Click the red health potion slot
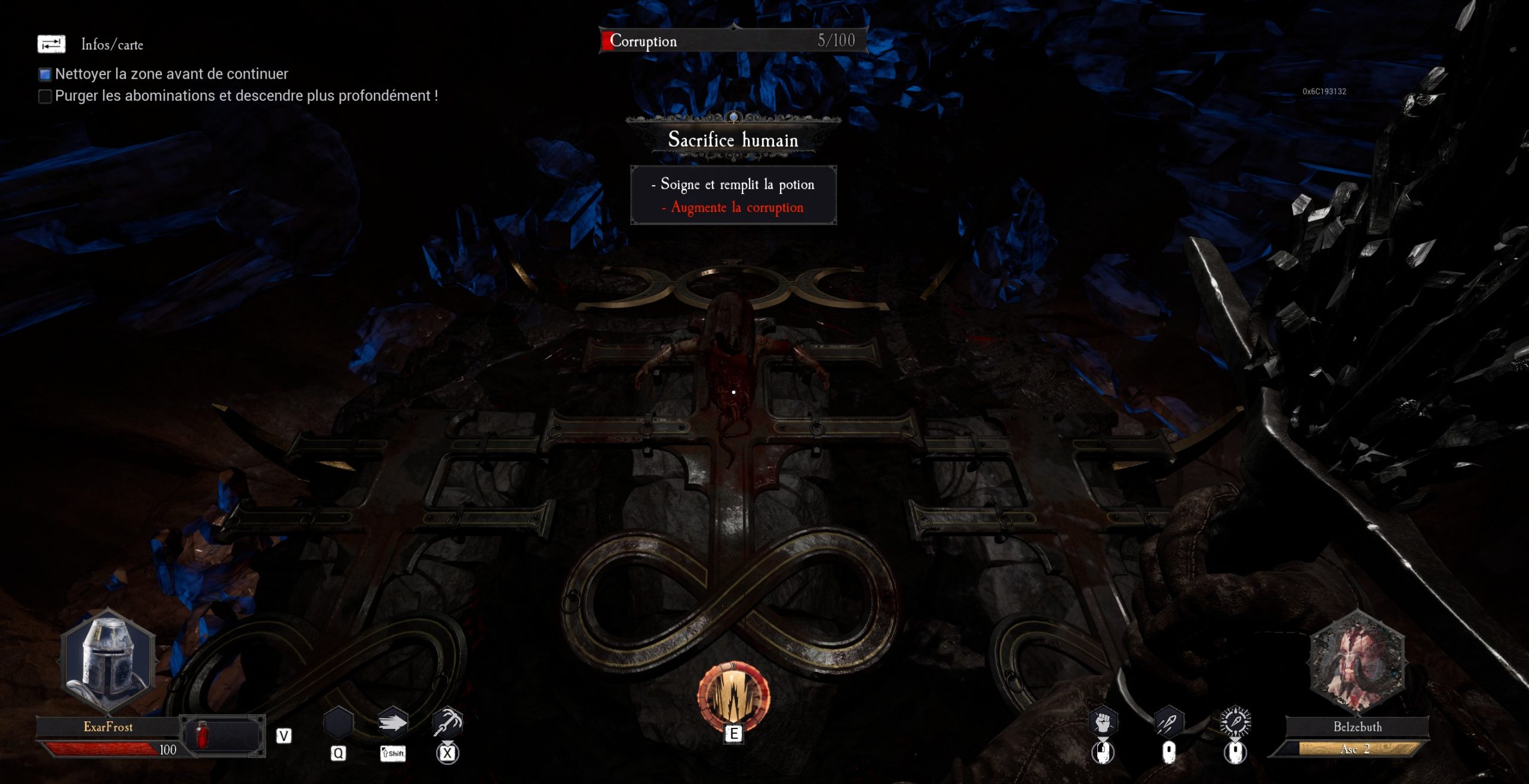 point(203,734)
